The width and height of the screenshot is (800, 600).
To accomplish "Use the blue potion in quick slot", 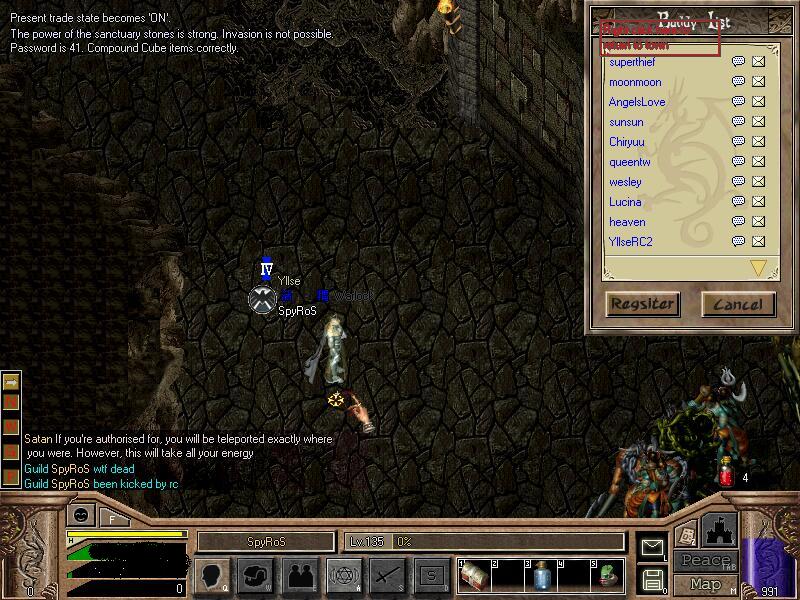I will tap(539, 575).
